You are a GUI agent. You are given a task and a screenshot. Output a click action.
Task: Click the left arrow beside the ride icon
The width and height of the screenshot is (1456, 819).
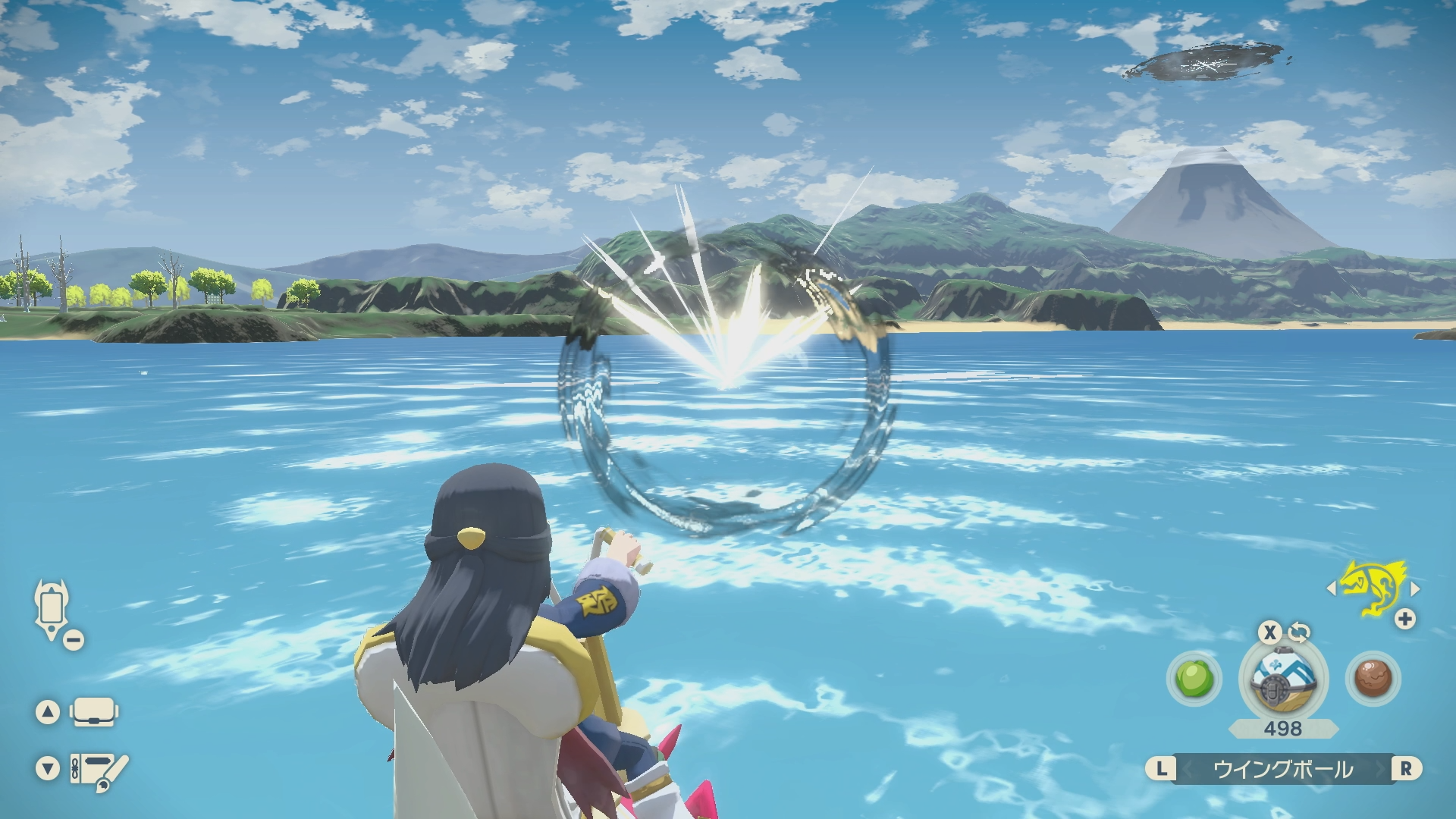[x=1332, y=588]
